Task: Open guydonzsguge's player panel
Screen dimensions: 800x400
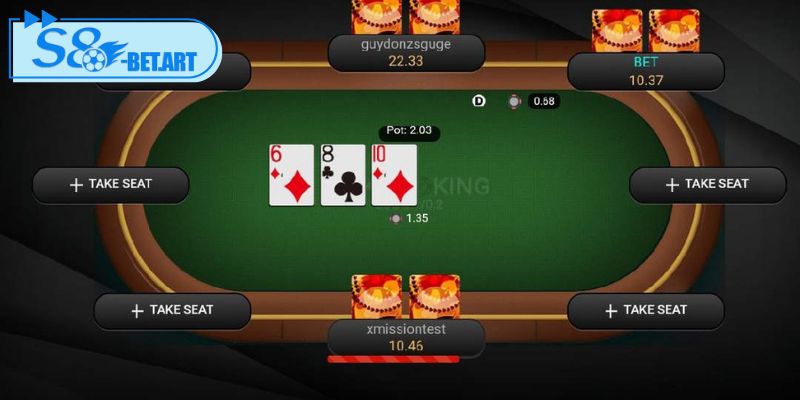Action: pyautogui.click(x=405, y=53)
